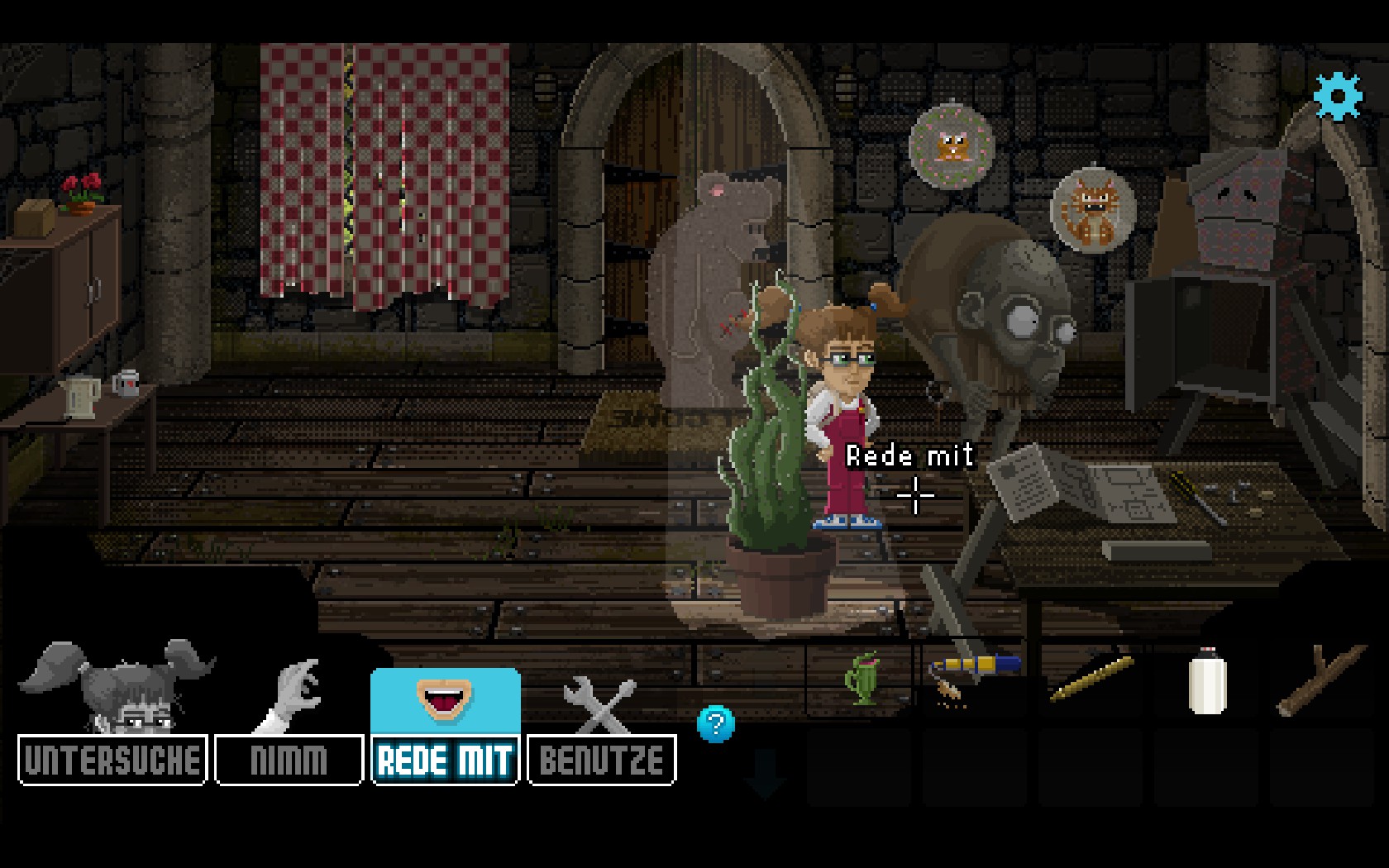Switch to the Benutze verb button
This screenshot has width=1389, height=868.
601,760
